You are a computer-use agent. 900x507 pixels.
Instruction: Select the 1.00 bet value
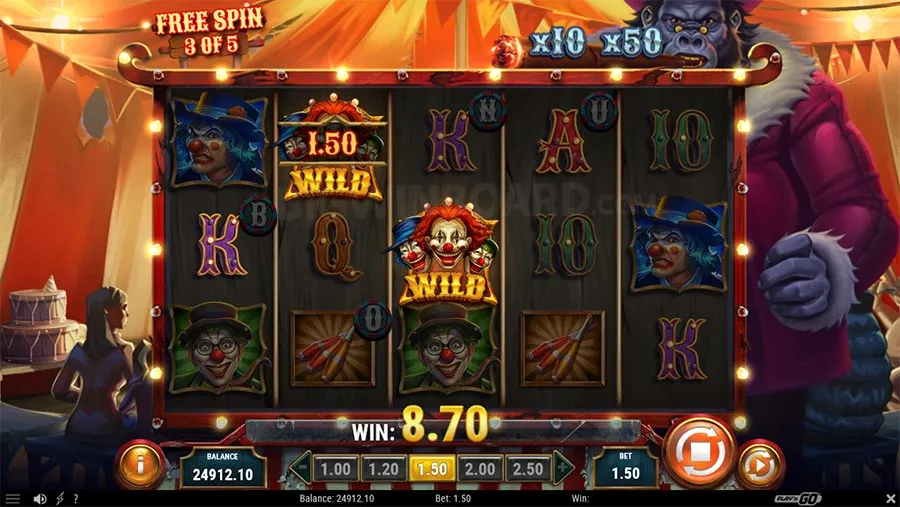(x=334, y=468)
